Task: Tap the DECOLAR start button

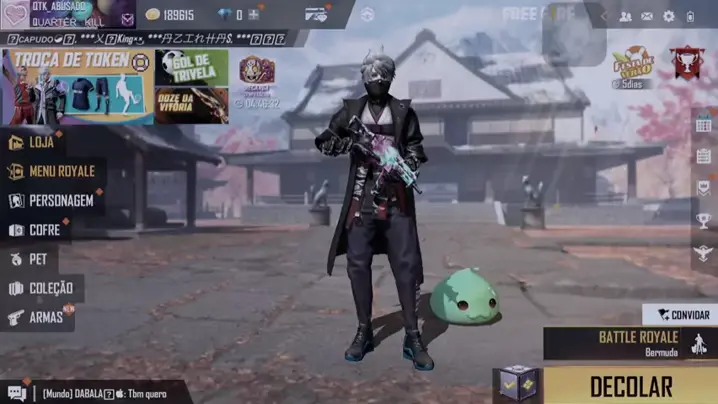Action: [630, 386]
